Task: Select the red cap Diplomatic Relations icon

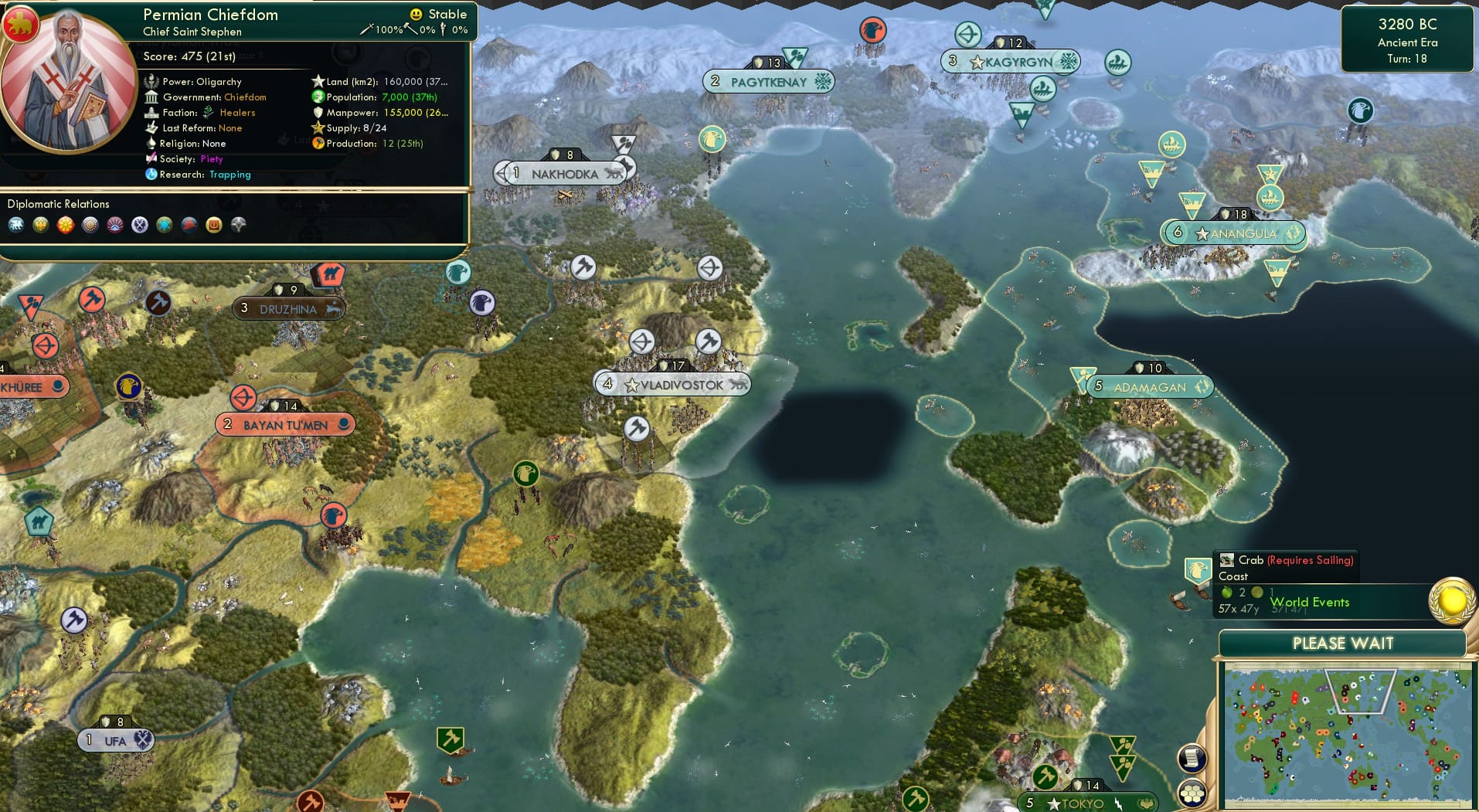Action: [189, 225]
